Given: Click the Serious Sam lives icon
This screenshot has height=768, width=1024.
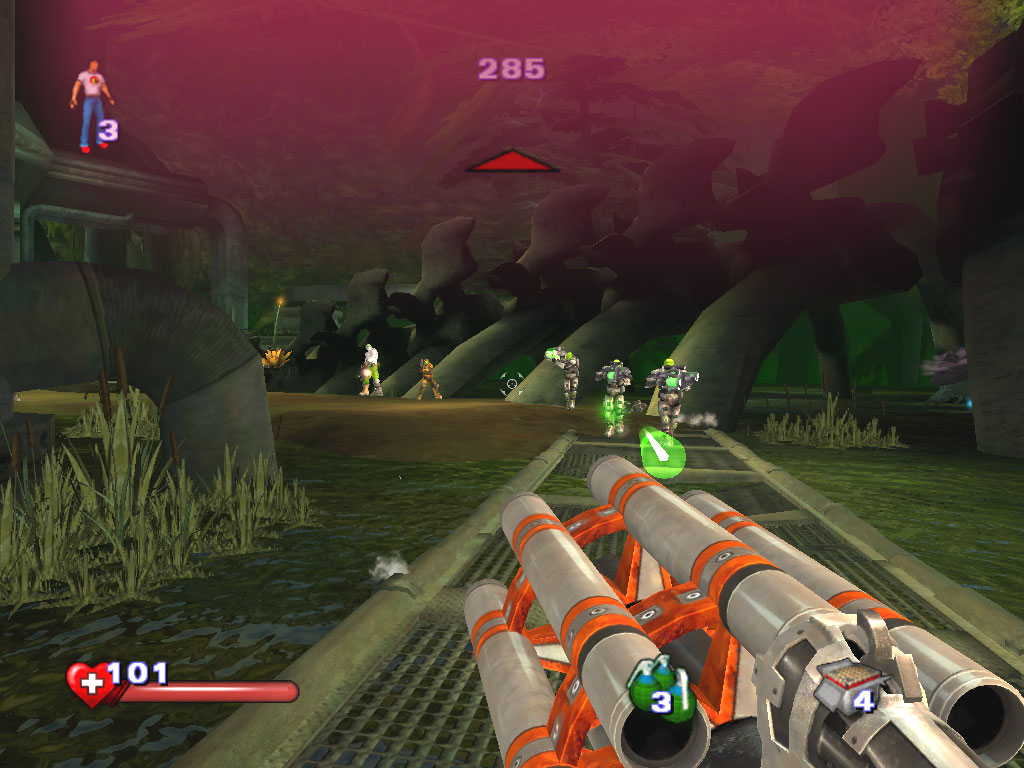Looking at the screenshot, I should coord(91,108).
